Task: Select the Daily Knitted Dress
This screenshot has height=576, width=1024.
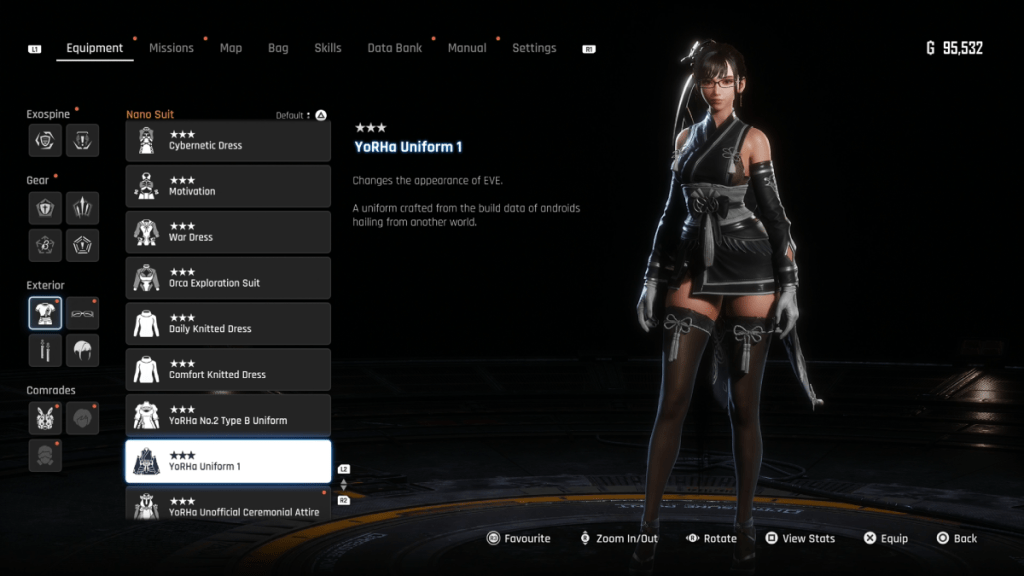Action: pyautogui.click(x=228, y=324)
